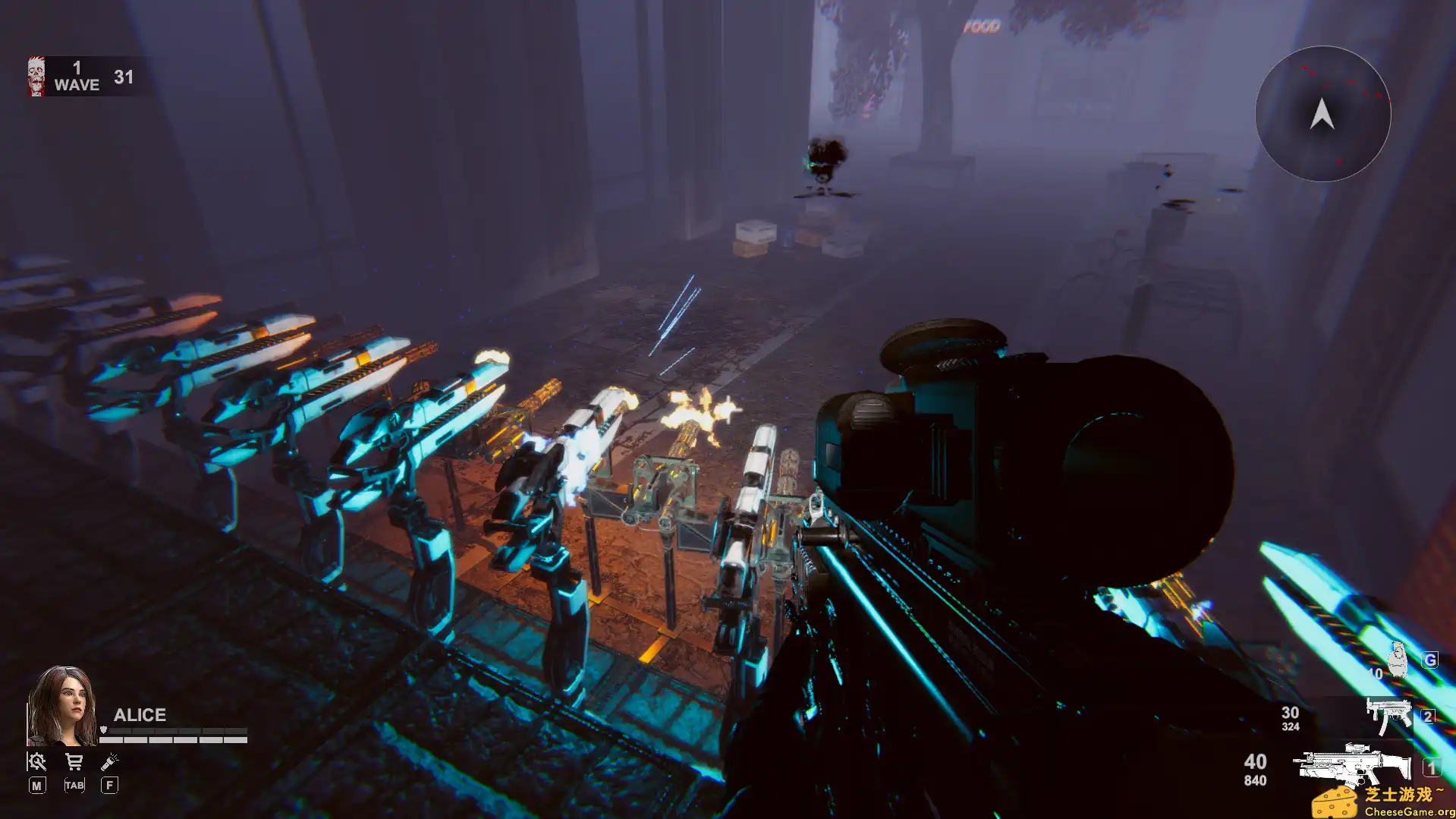
Task: Toggle the flashlight icon
Action: 109,760
